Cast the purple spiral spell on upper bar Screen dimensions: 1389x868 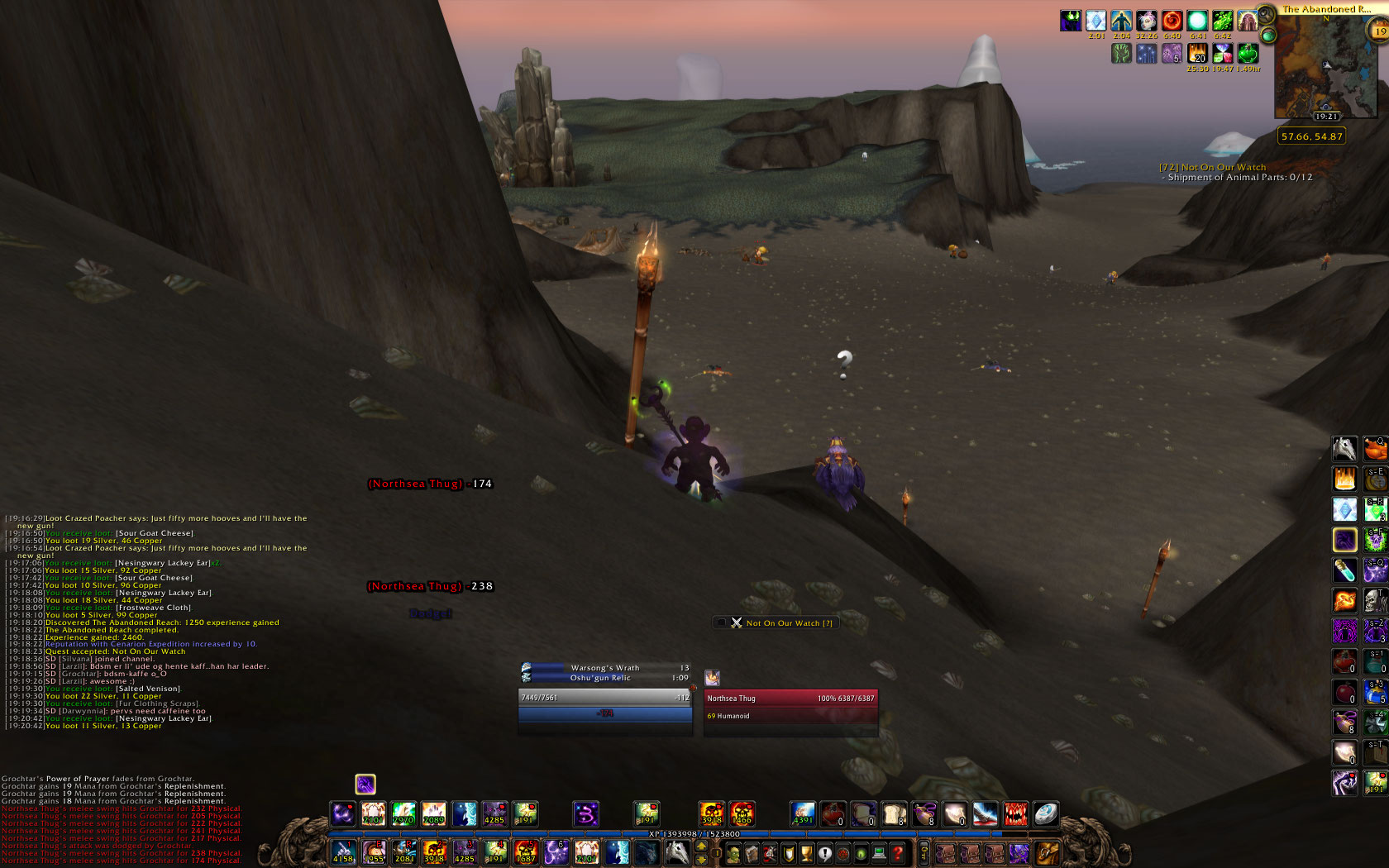(x=586, y=814)
